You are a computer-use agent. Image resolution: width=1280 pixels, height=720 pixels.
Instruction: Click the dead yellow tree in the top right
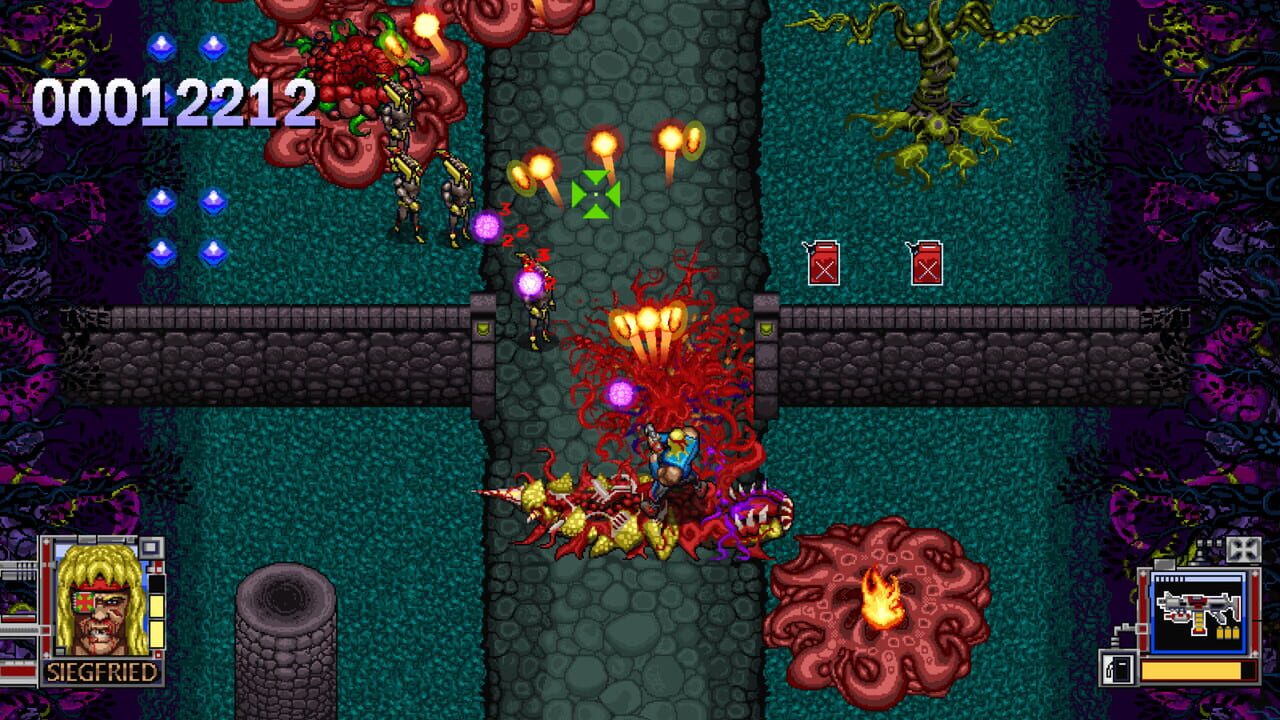coord(935,90)
